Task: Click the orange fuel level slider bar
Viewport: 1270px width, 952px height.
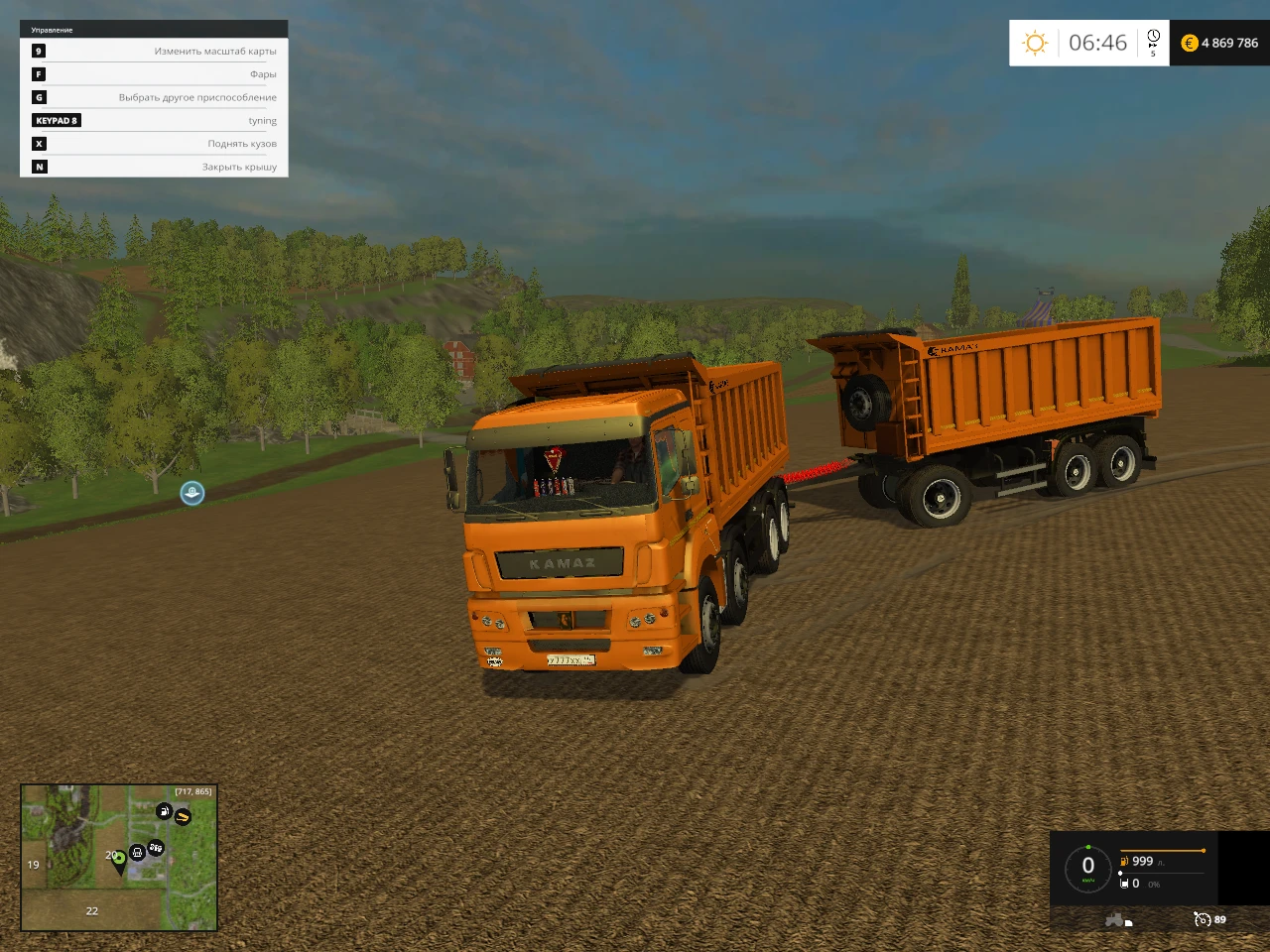Action: [x=1163, y=850]
